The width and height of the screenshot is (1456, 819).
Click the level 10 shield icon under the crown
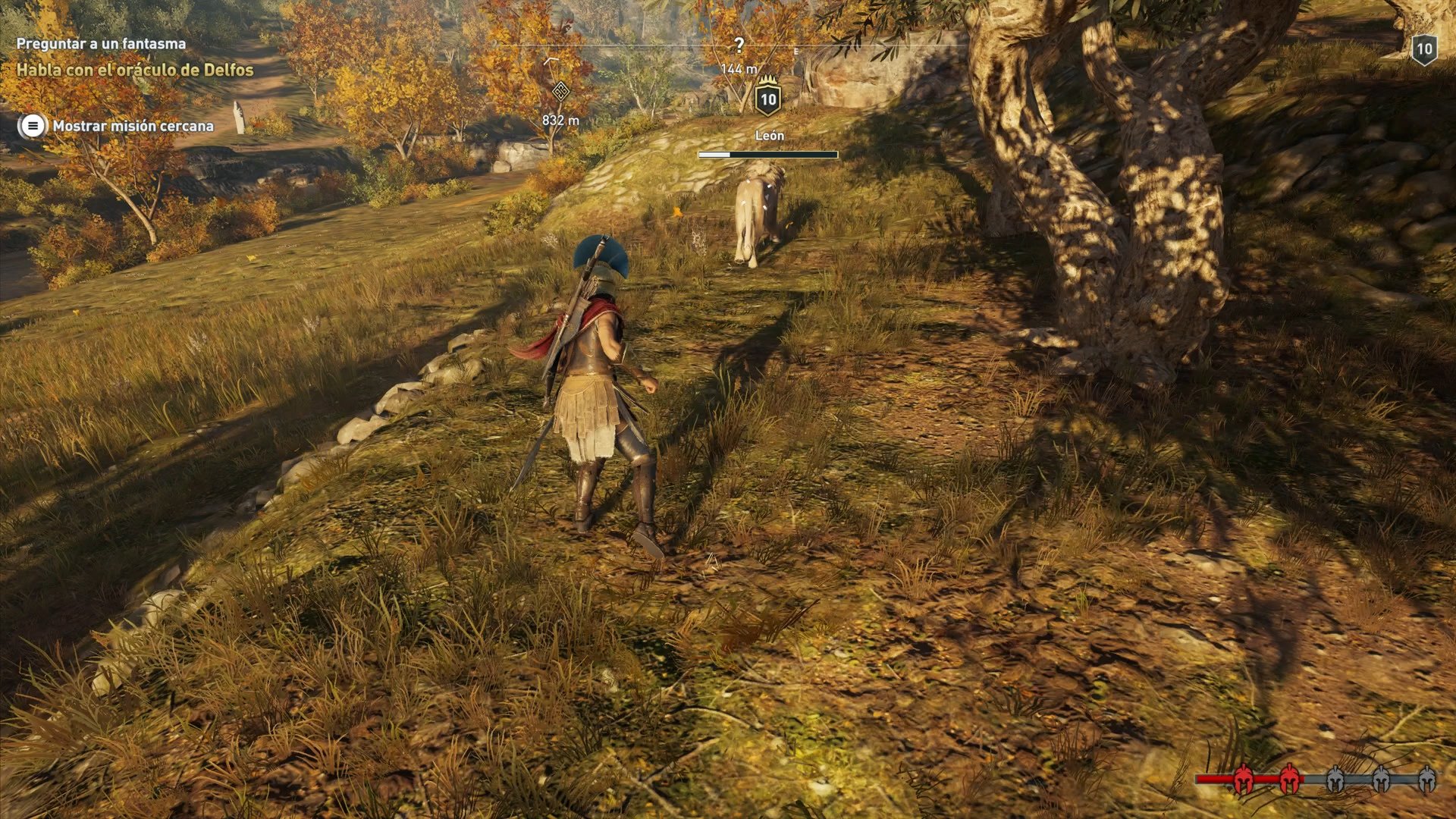pos(768,101)
